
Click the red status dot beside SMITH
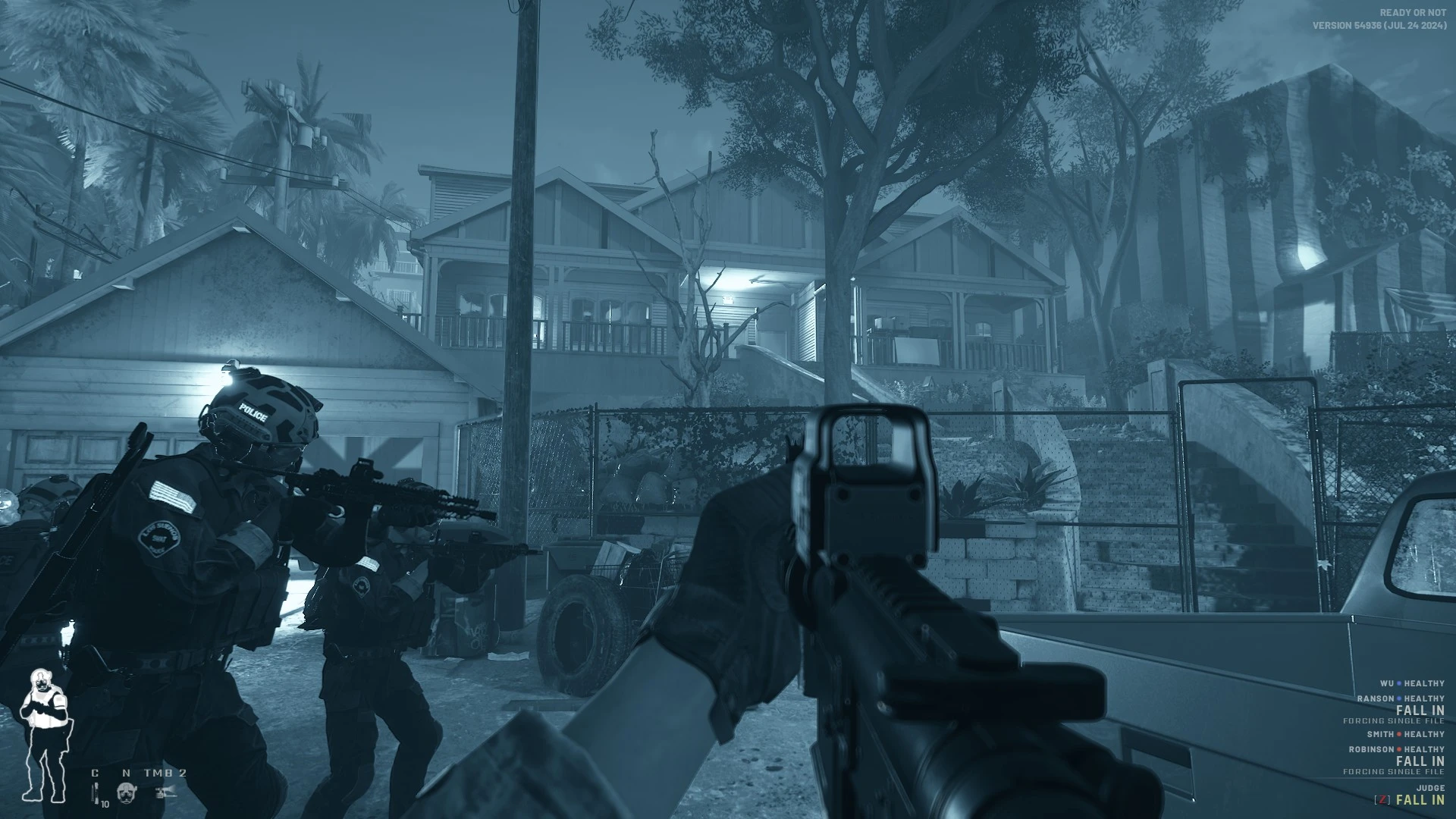click(1399, 734)
